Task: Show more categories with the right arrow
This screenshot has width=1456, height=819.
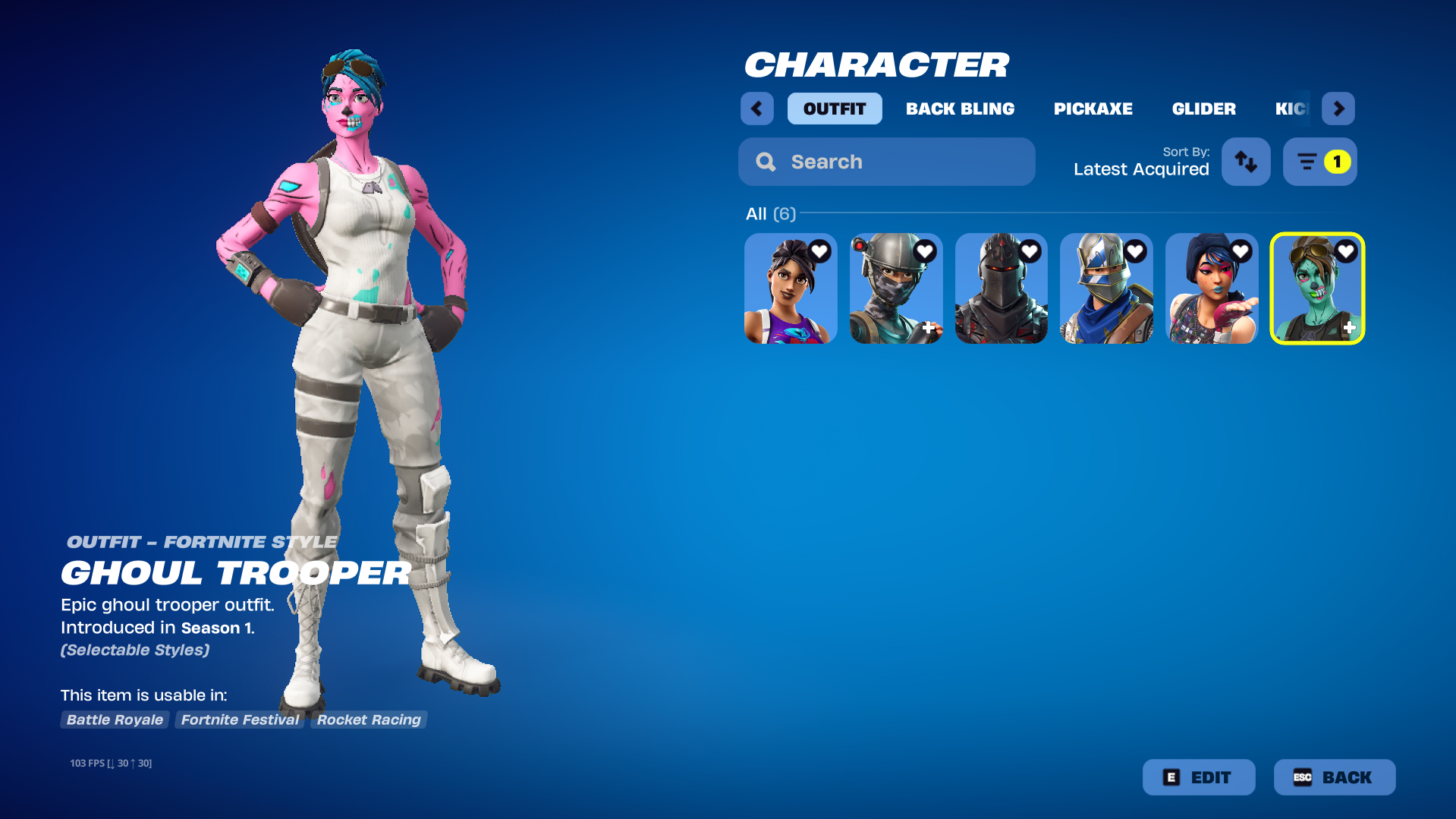Action: pos(1338,109)
